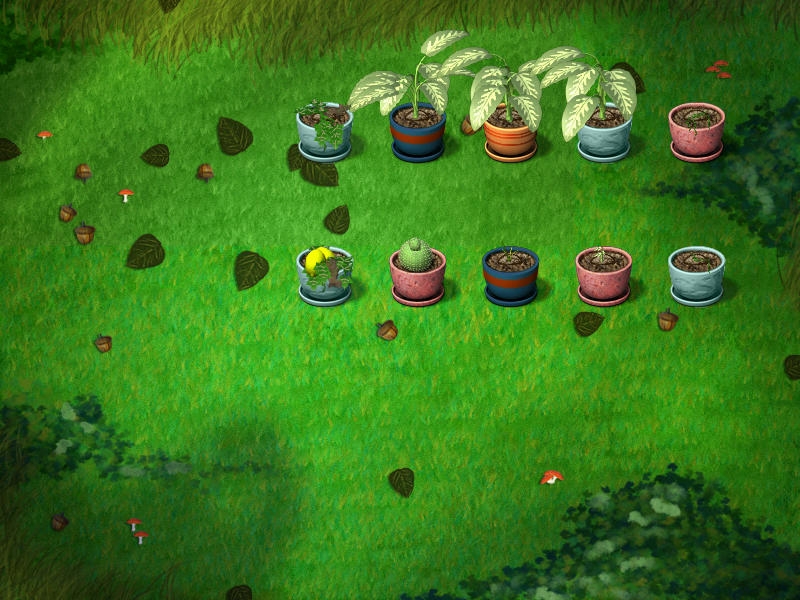800x600 pixels.
Task: Pick the seedling in the blue striped pot
Action: pos(510,275)
